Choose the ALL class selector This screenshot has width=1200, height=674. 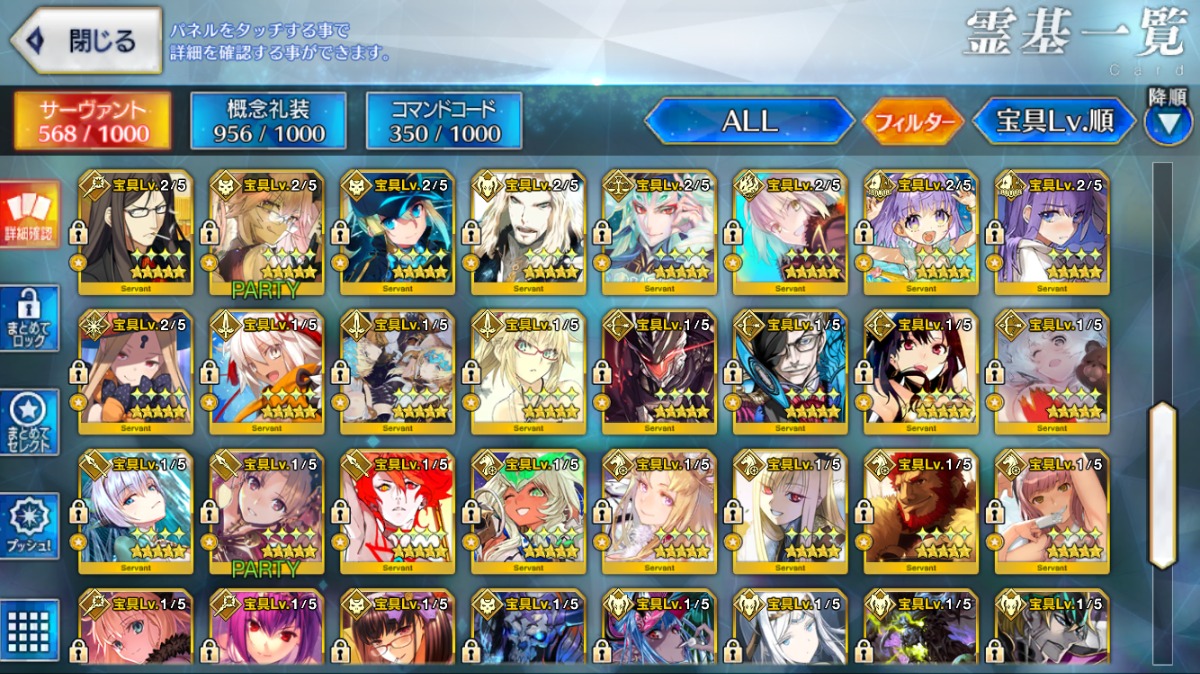[x=750, y=121]
